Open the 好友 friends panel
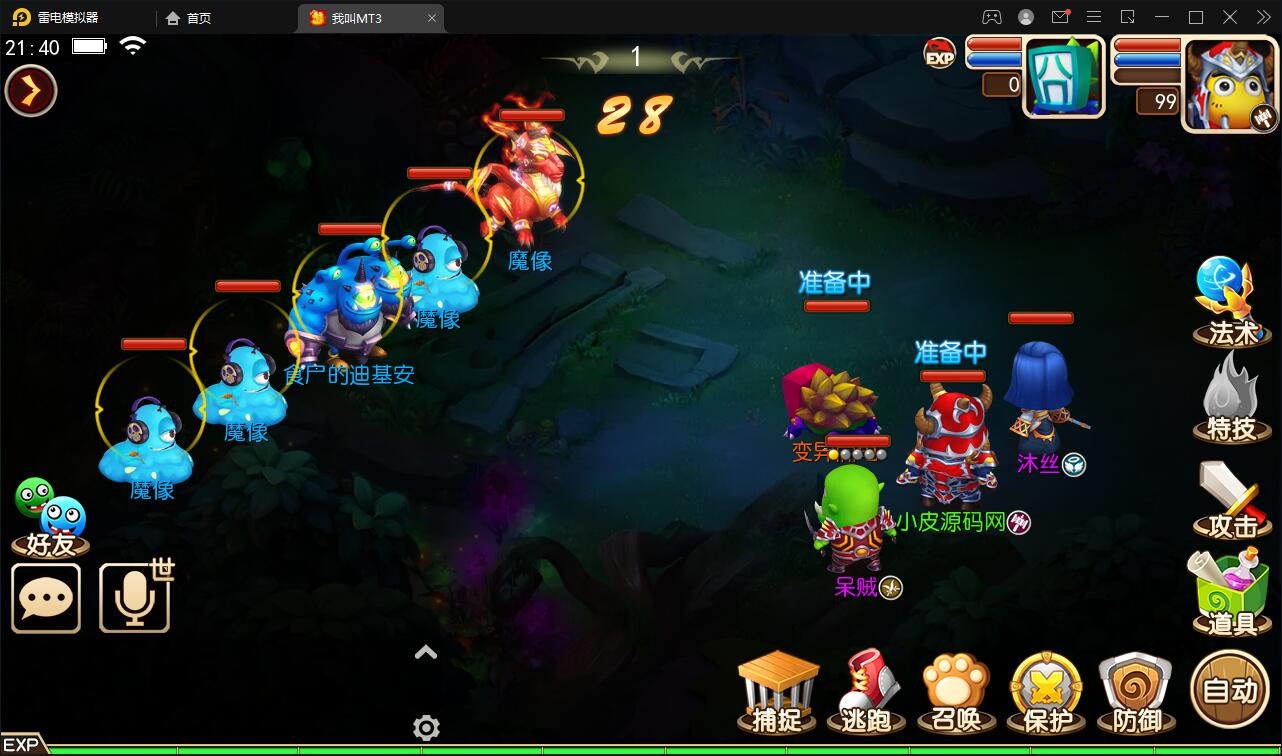This screenshot has height=756, width=1282. [x=46, y=515]
